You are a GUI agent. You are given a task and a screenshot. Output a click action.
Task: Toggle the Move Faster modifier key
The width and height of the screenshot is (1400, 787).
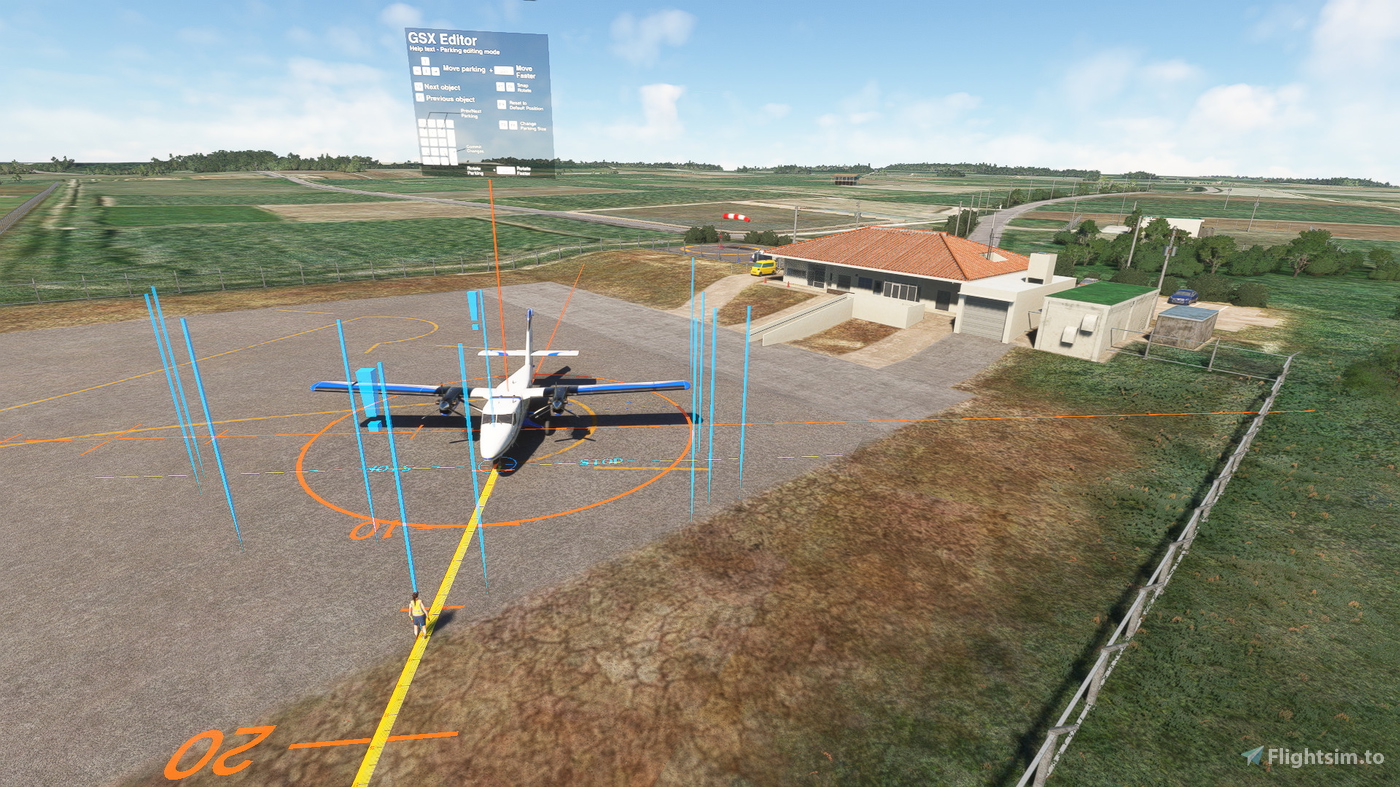(x=504, y=70)
